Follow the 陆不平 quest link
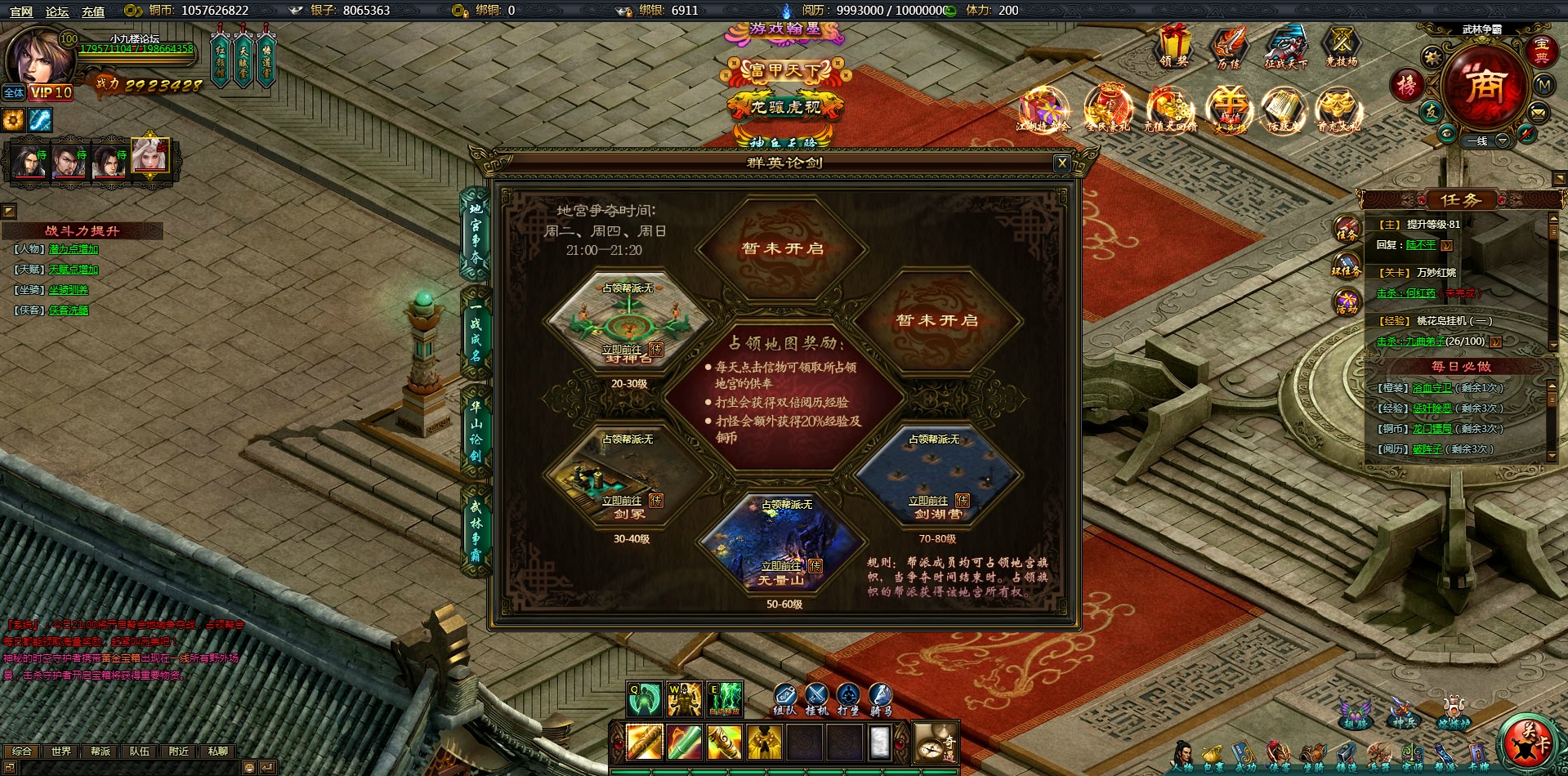 tap(1420, 245)
